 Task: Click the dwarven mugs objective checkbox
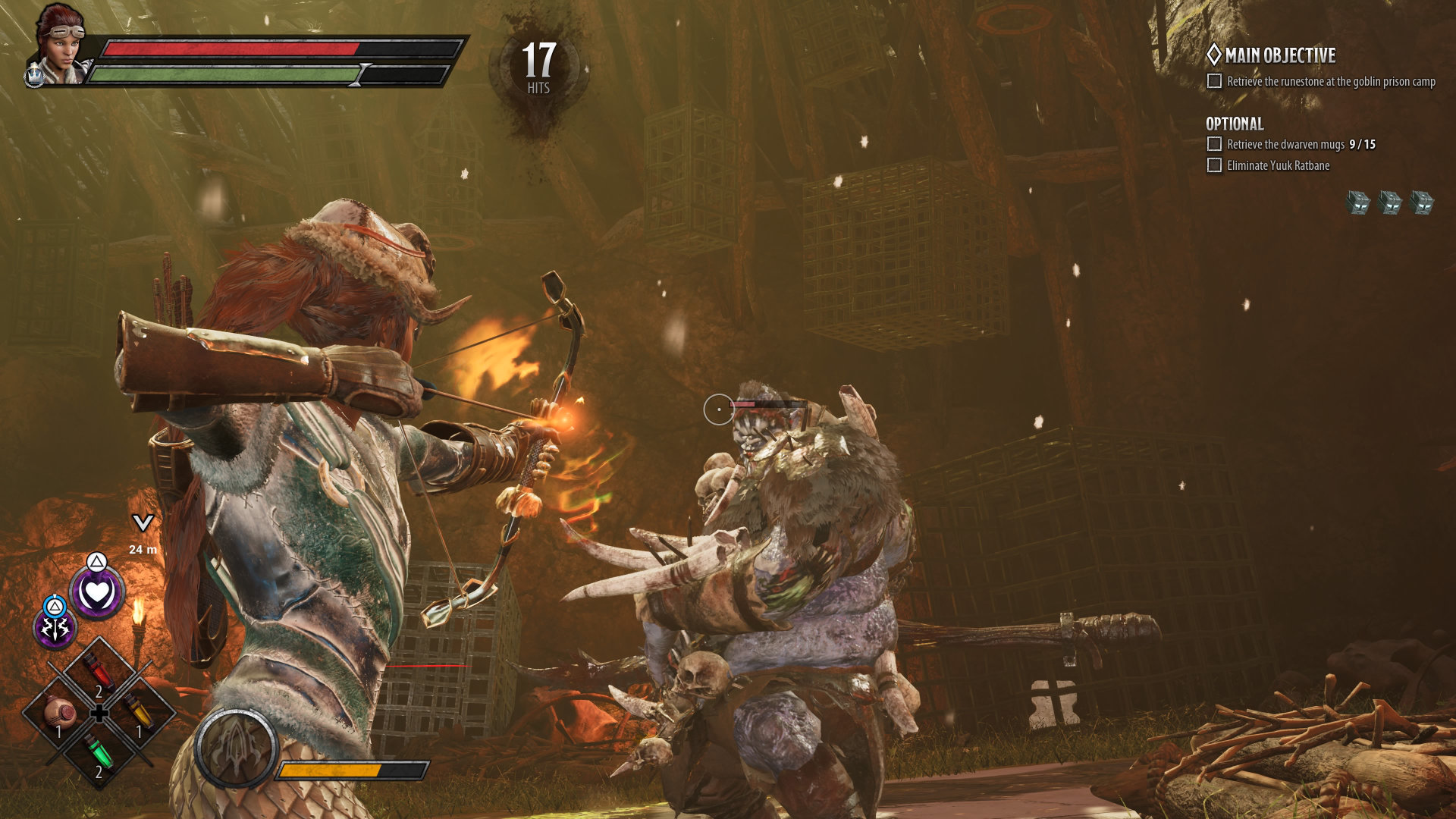click(x=1214, y=144)
